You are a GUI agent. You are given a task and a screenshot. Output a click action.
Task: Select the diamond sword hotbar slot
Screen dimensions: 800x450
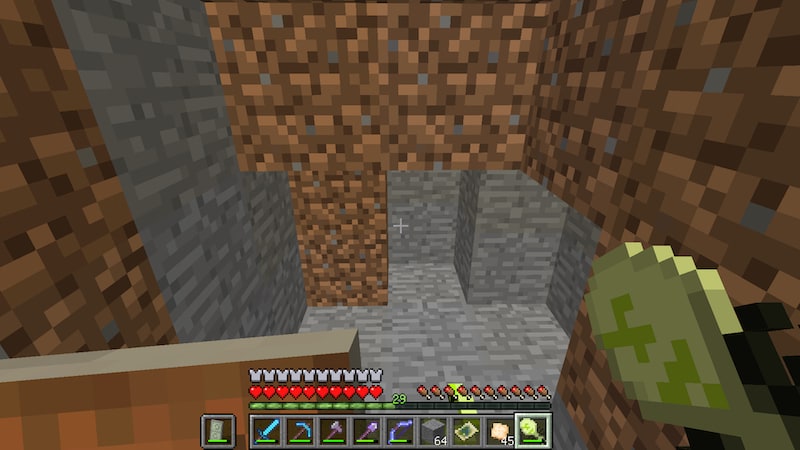pyautogui.click(x=267, y=430)
